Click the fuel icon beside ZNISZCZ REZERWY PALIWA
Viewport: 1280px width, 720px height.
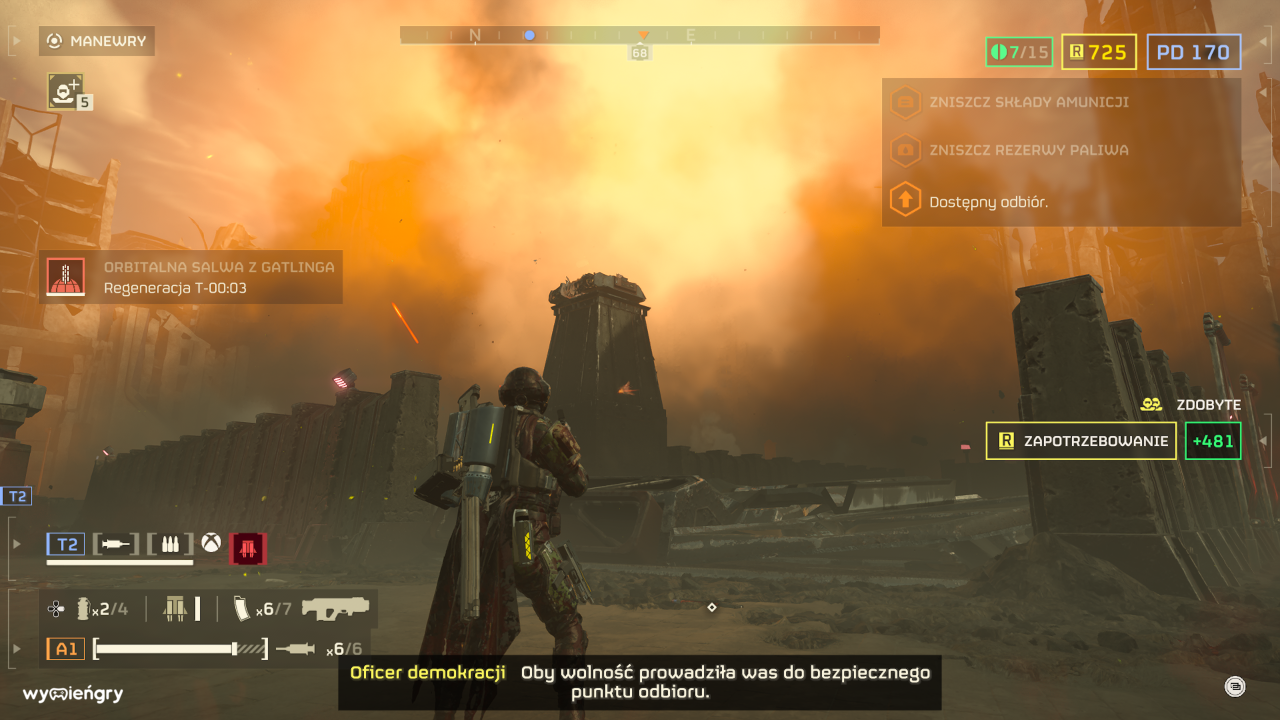tap(905, 149)
